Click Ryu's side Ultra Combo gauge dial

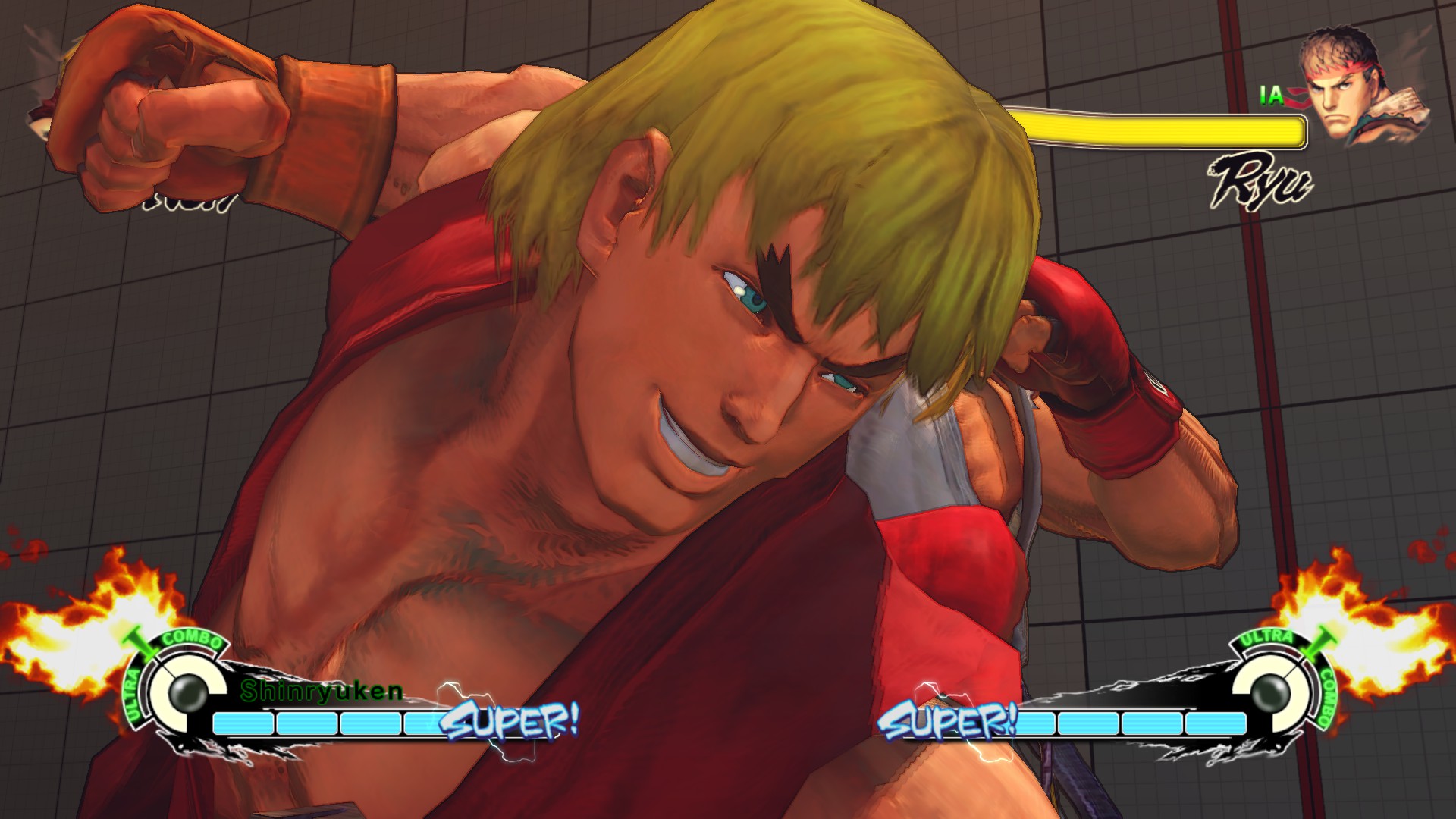click(1270, 691)
